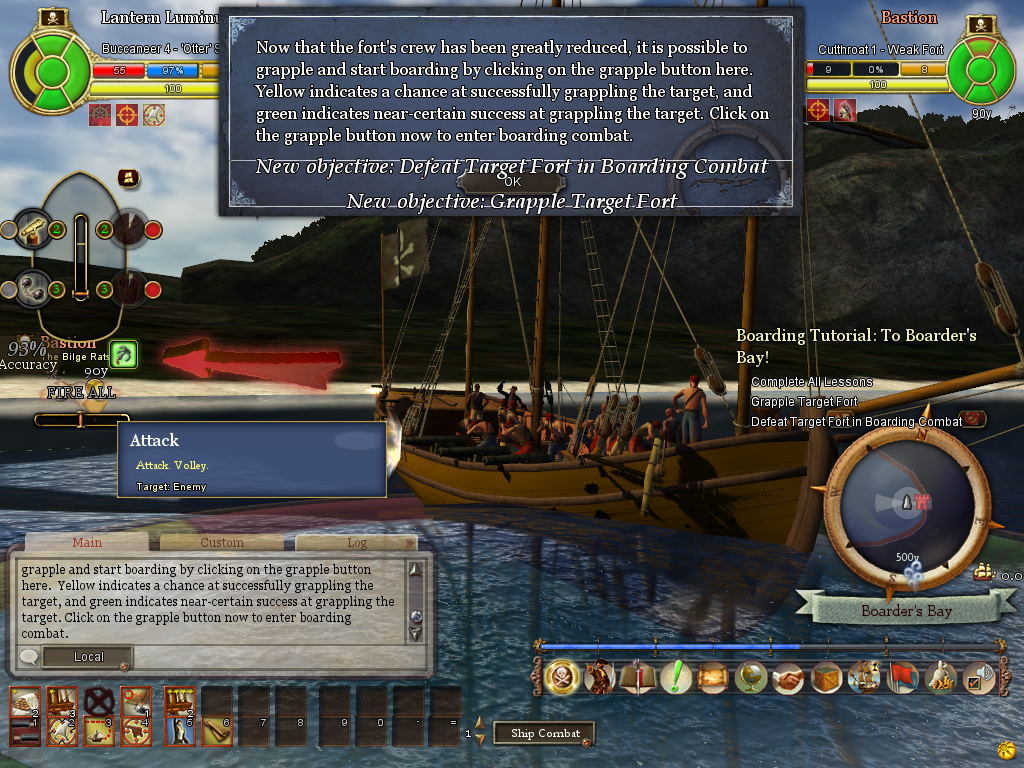
Task: Open the Ship Combat hotbar selector
Action: 545,733
